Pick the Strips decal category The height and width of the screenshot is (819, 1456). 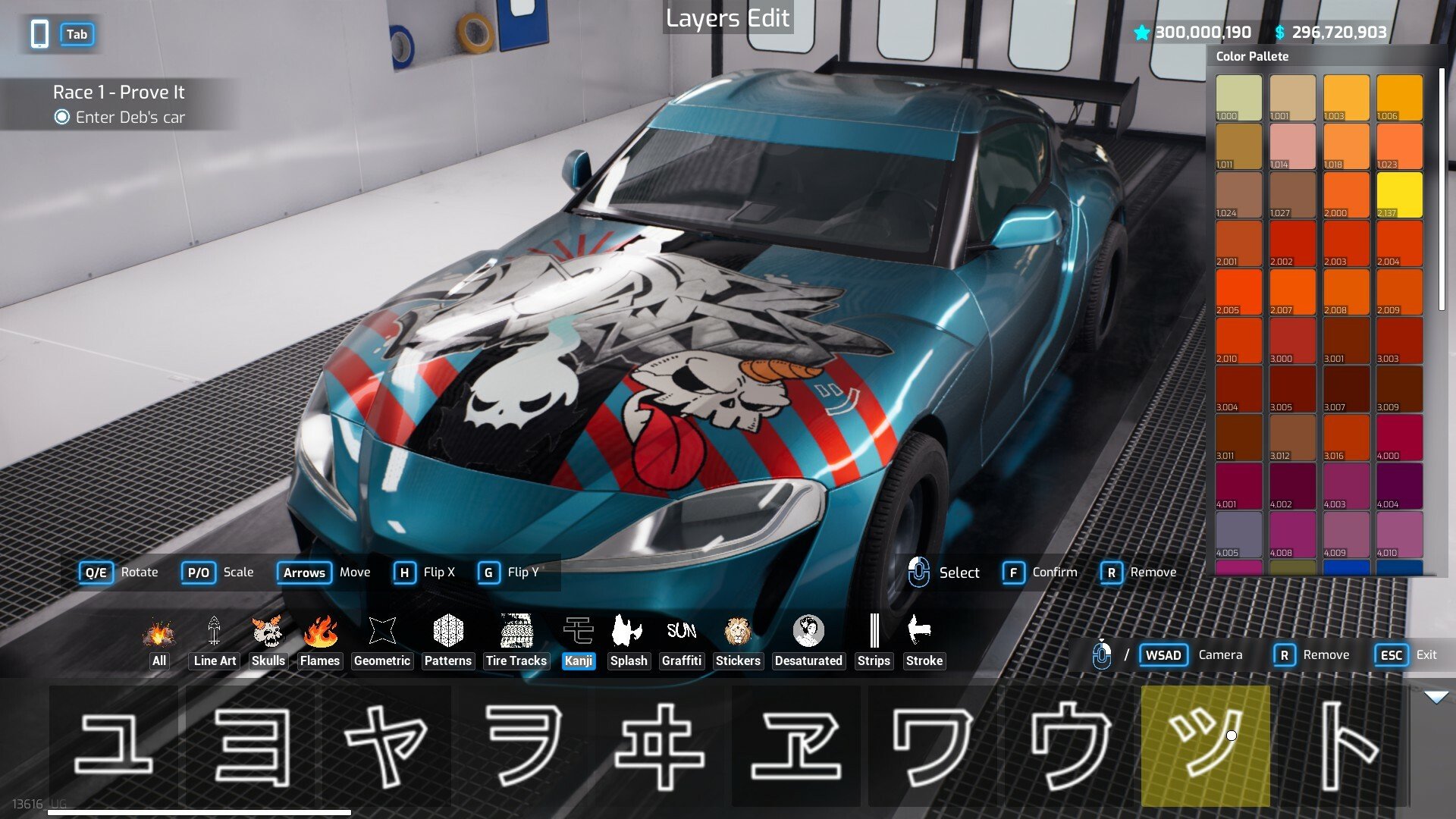[x=874, y=642]
